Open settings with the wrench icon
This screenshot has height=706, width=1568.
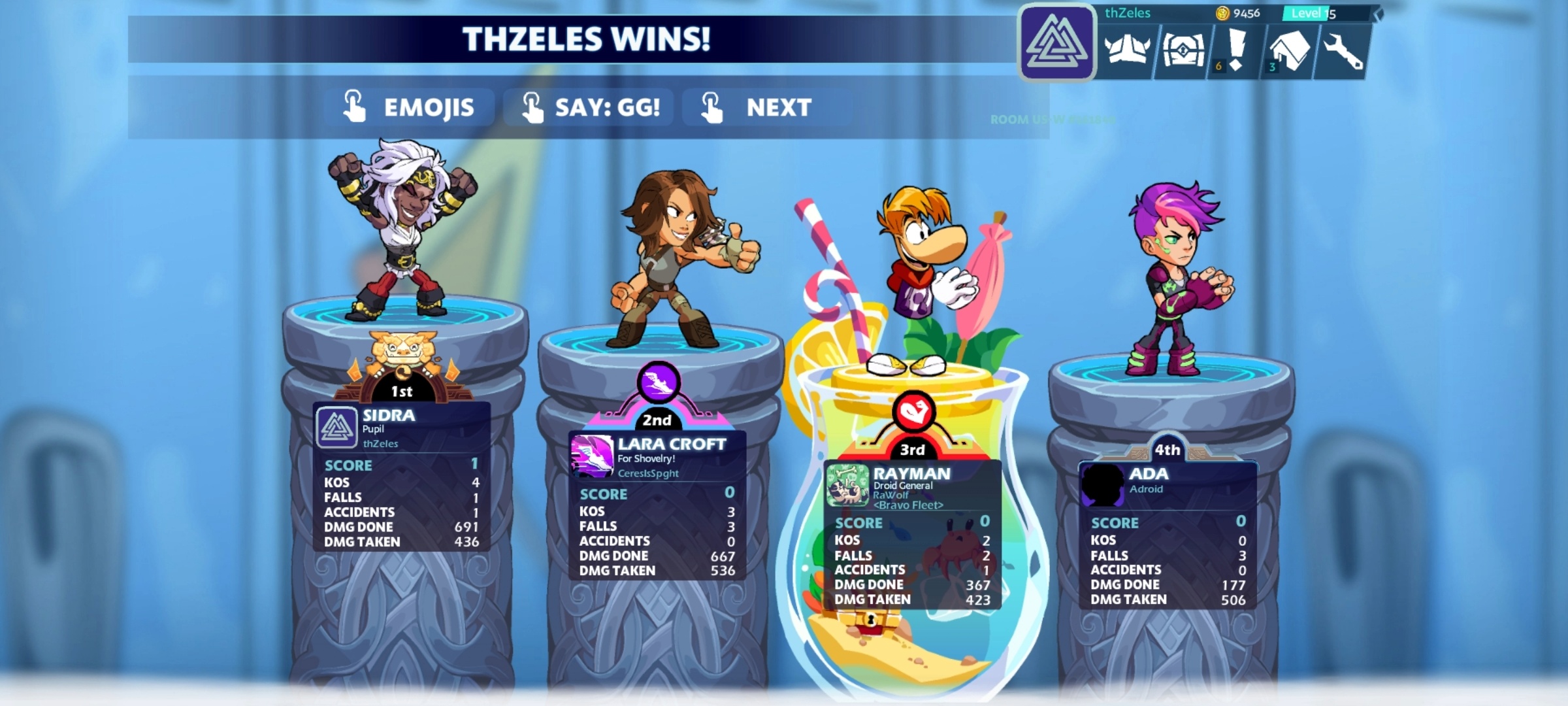(1342, 51)
